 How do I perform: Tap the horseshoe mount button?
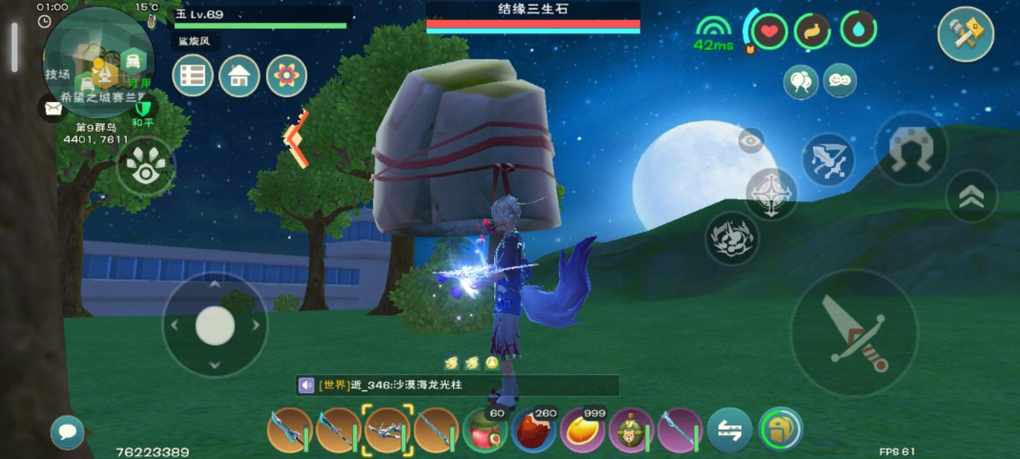click(911, 149)
